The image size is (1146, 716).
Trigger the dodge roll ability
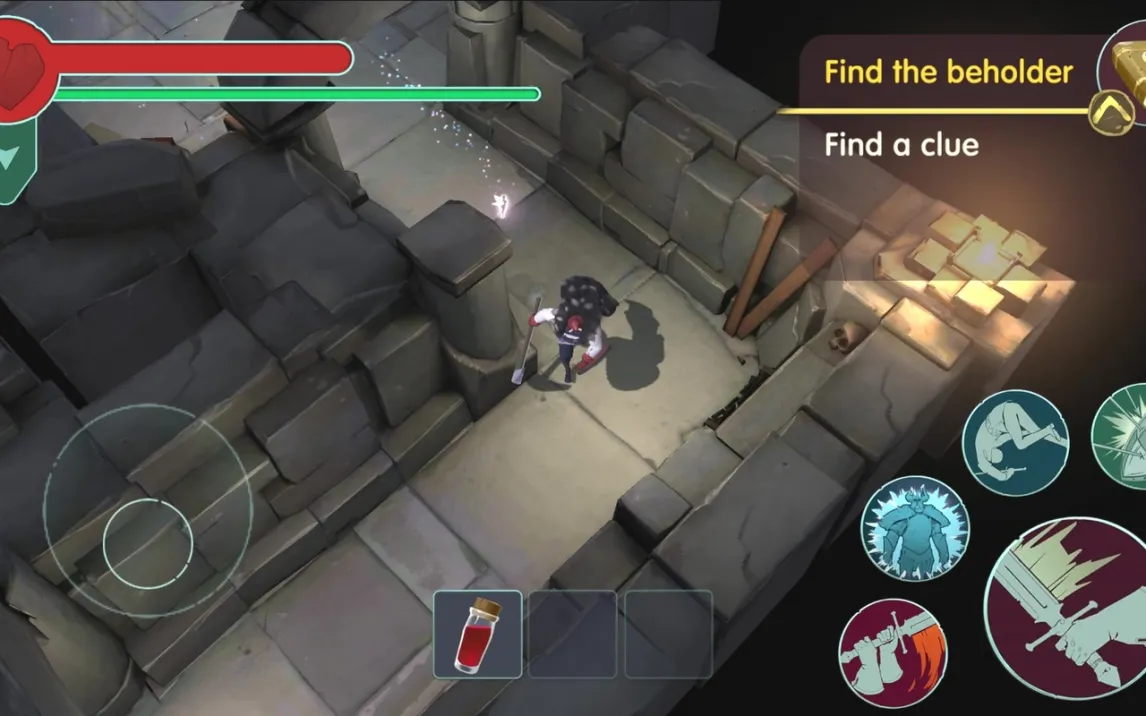click(x=1015, y=442)
